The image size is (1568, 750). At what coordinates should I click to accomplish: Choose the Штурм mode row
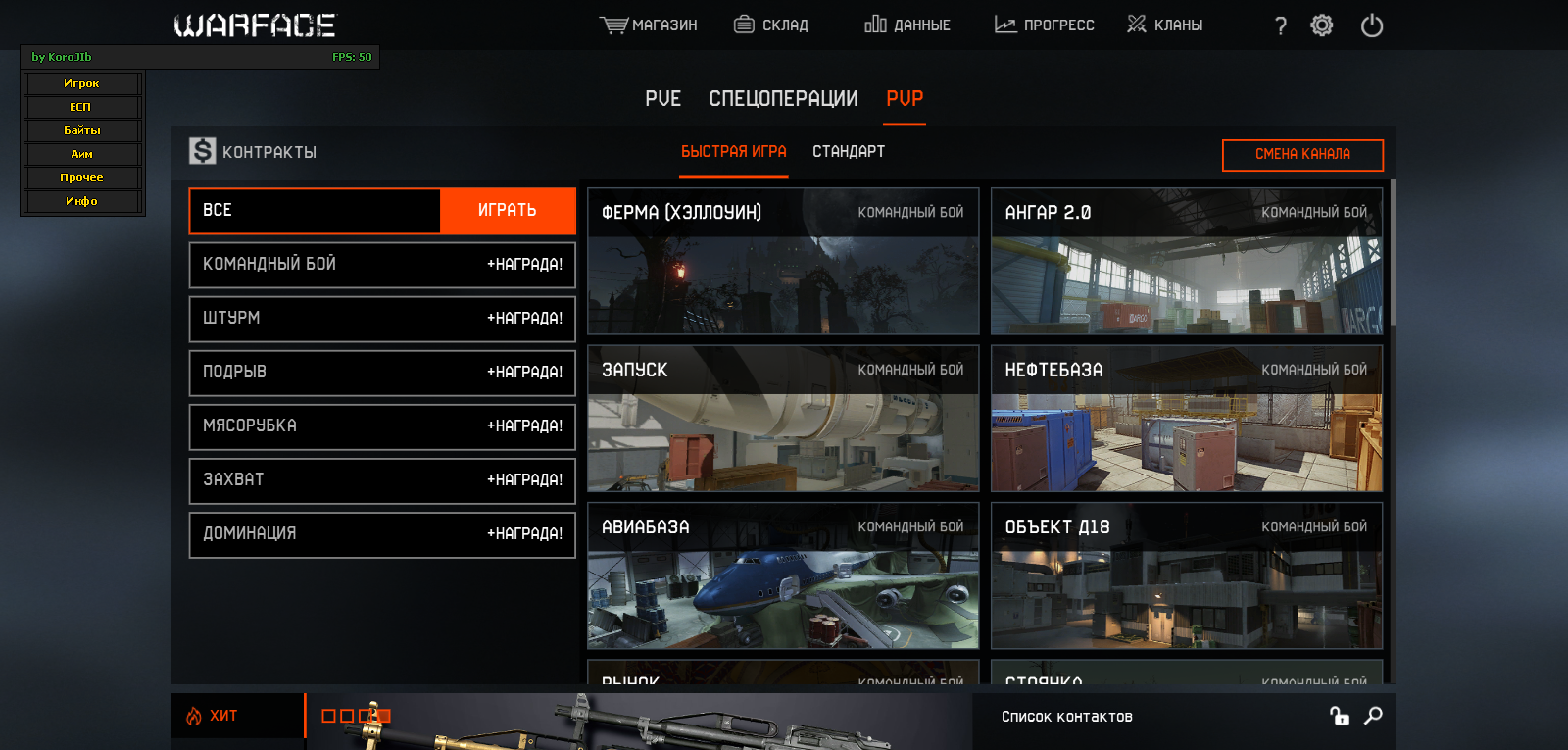tap(382, 318)
